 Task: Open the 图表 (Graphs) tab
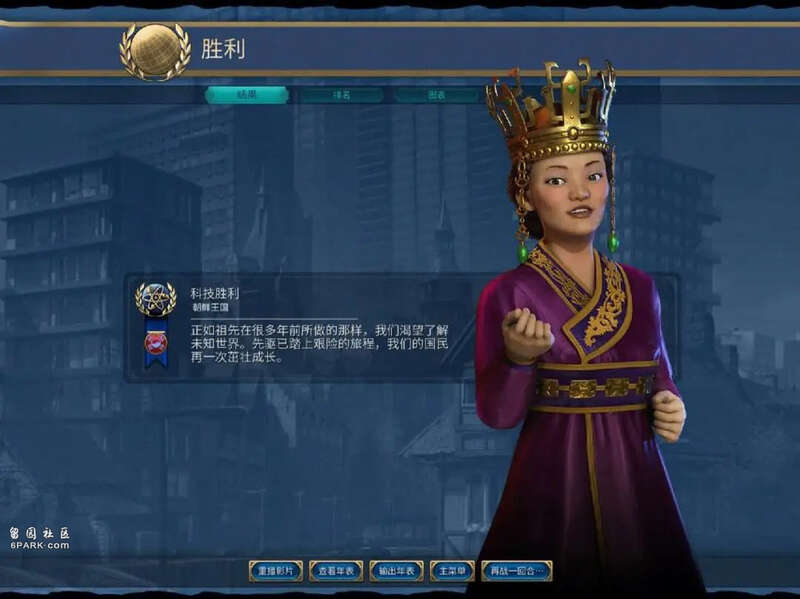(437, 95)
